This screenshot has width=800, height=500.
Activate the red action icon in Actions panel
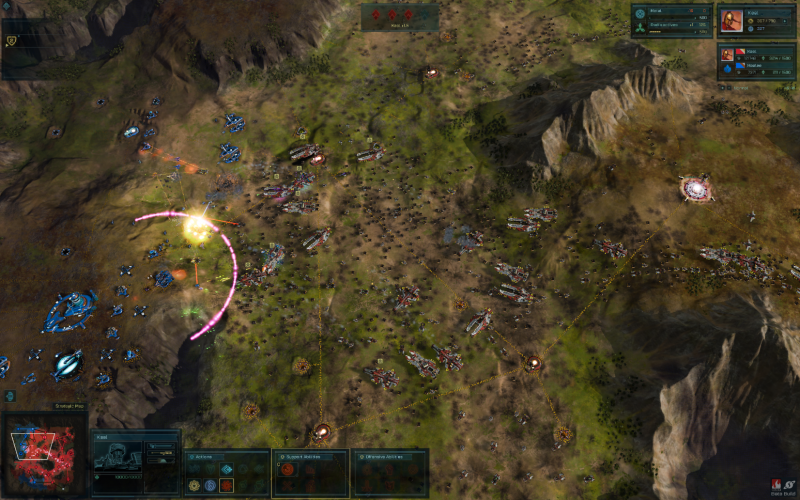tap(227, 486)
